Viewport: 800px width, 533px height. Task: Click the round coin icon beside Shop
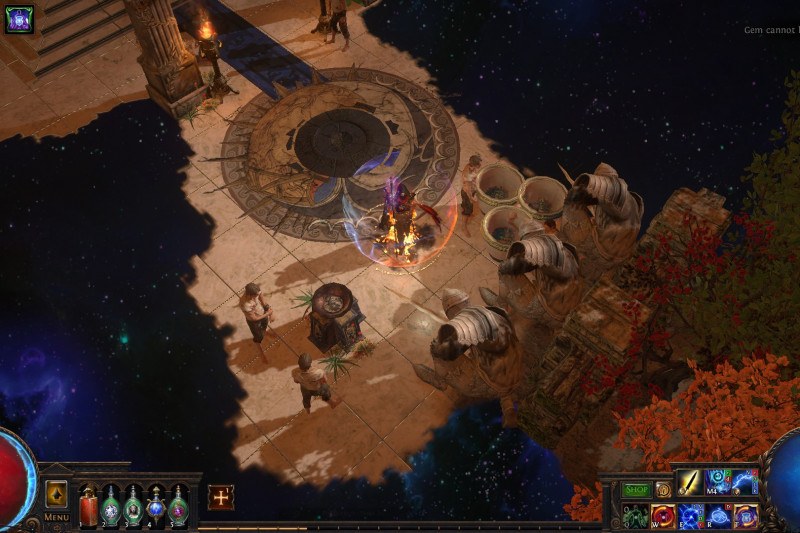tap(662, 490)
